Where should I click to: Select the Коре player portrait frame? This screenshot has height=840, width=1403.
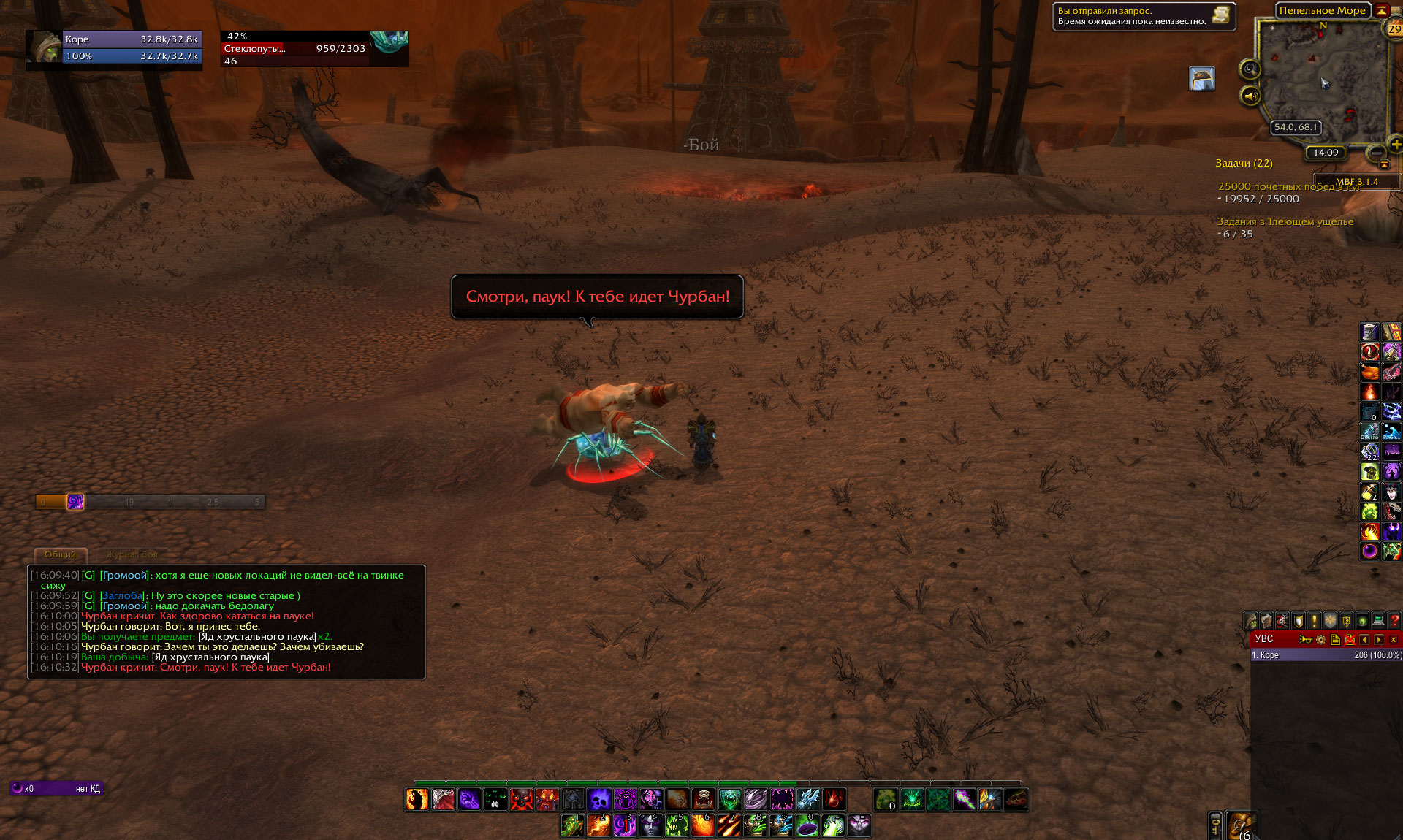pyautogui.click(x=45, y=47)
